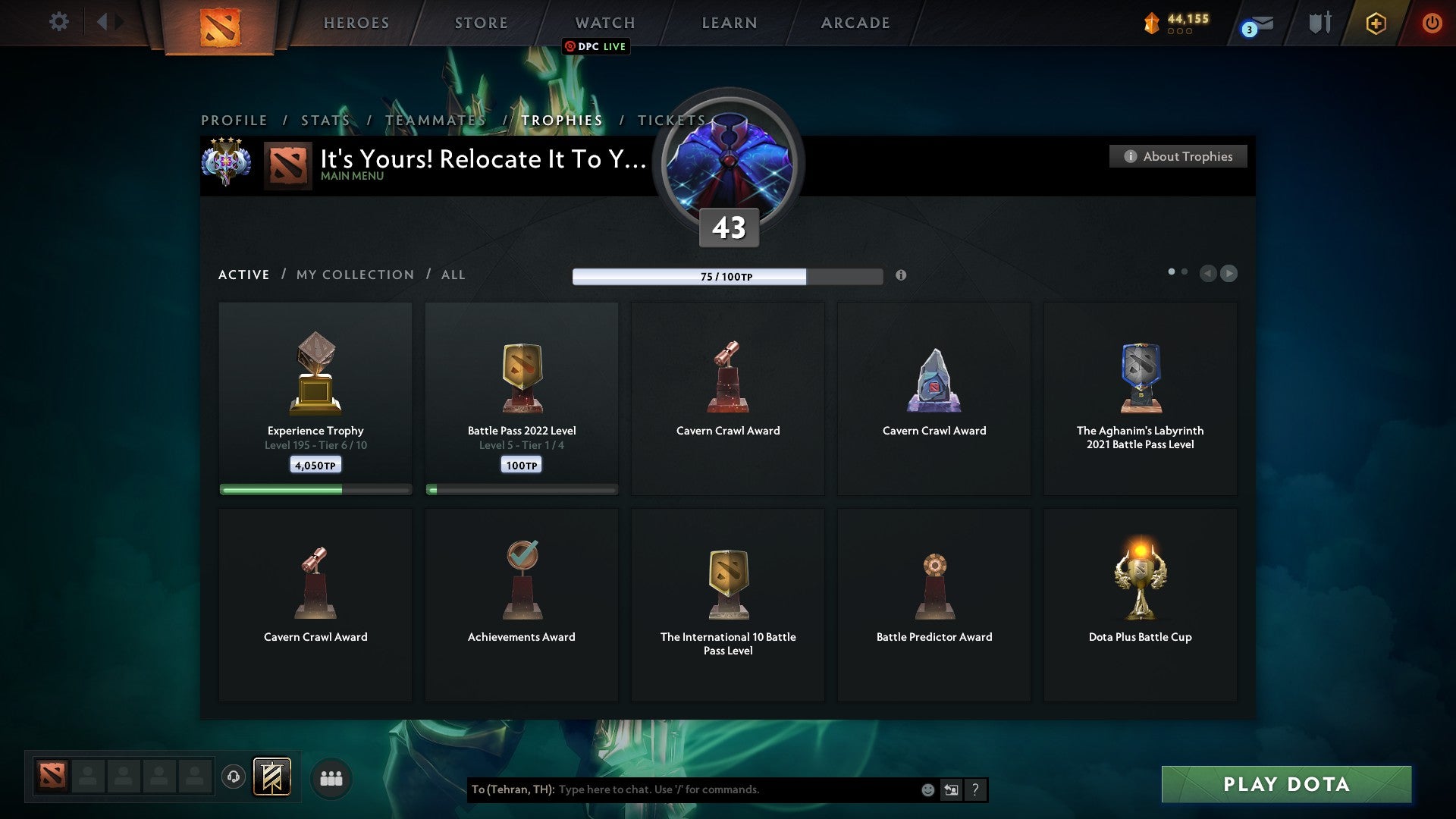Open About Trophies
This screenshot has height=819, width=1456.
coord(1178,156)
